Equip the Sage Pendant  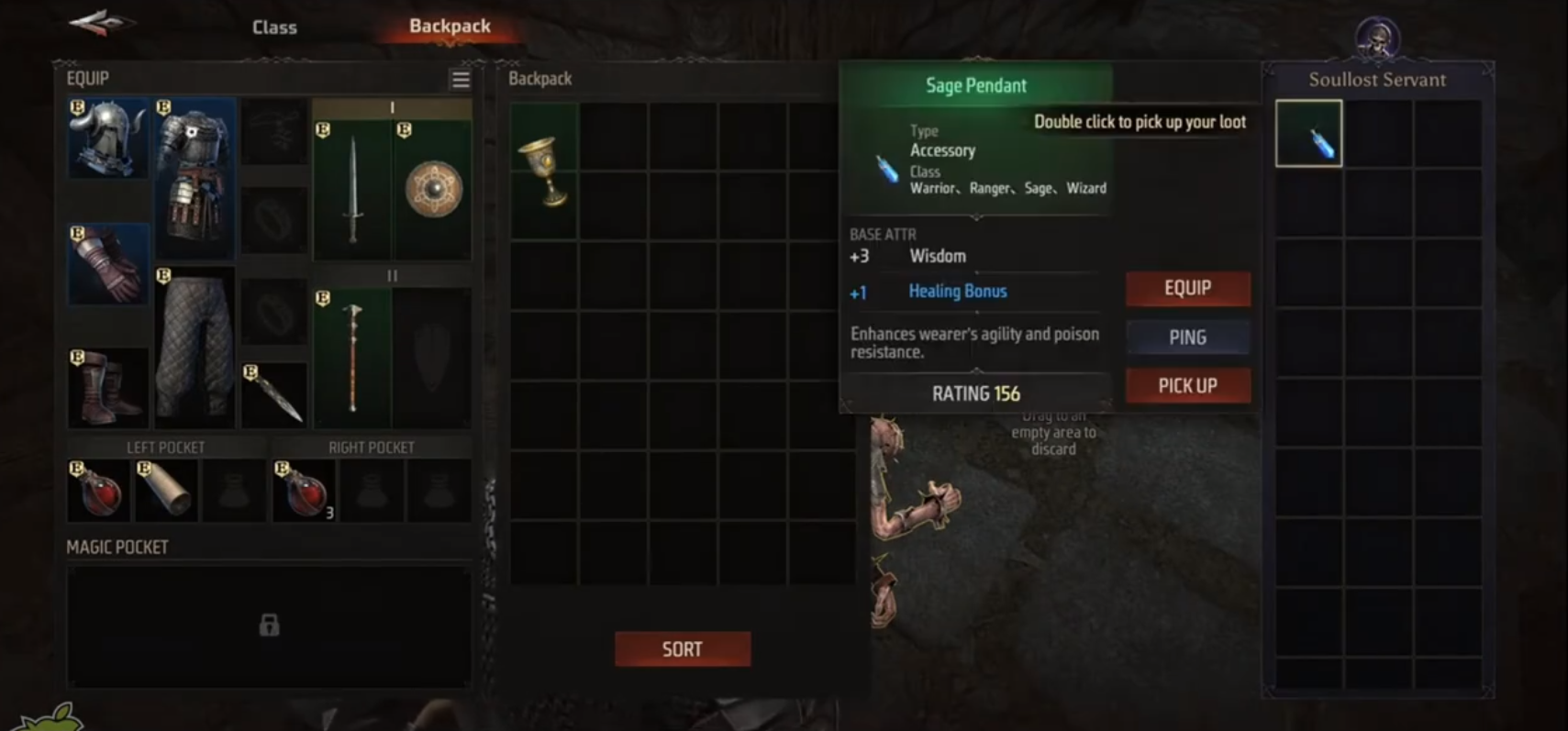[x=1187, y=288]
